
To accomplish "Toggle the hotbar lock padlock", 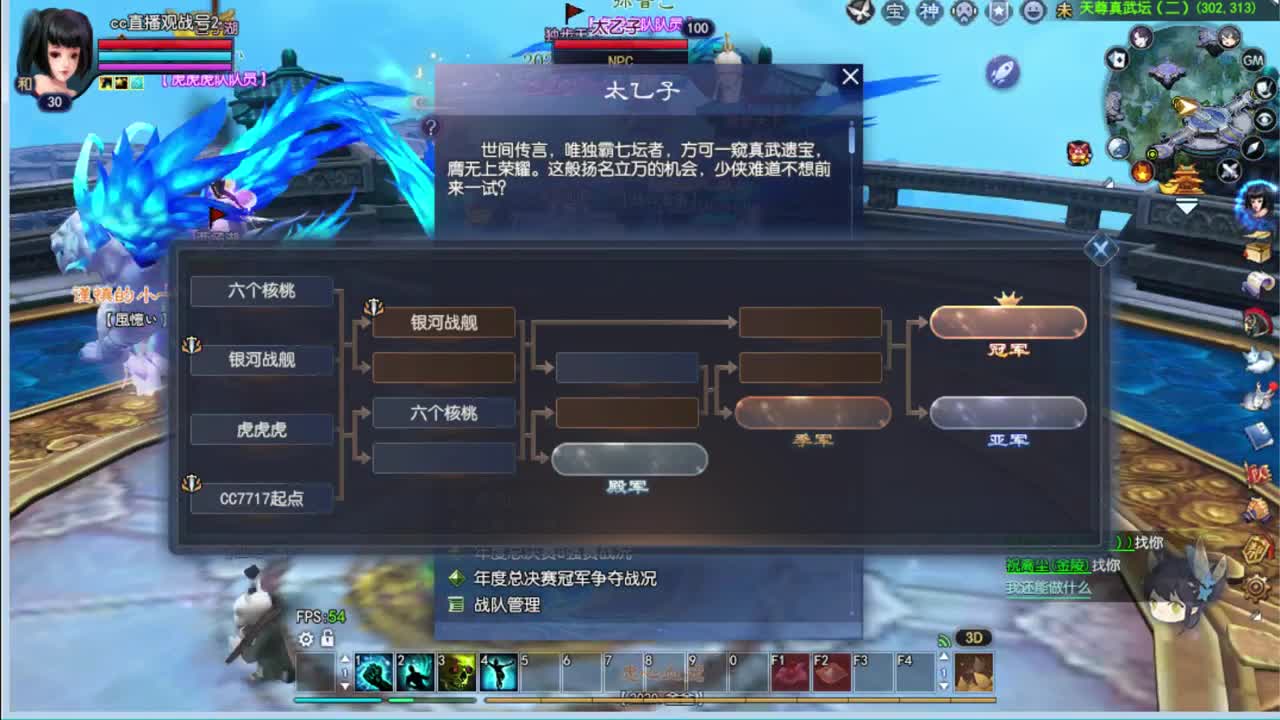I will [328, 637].
